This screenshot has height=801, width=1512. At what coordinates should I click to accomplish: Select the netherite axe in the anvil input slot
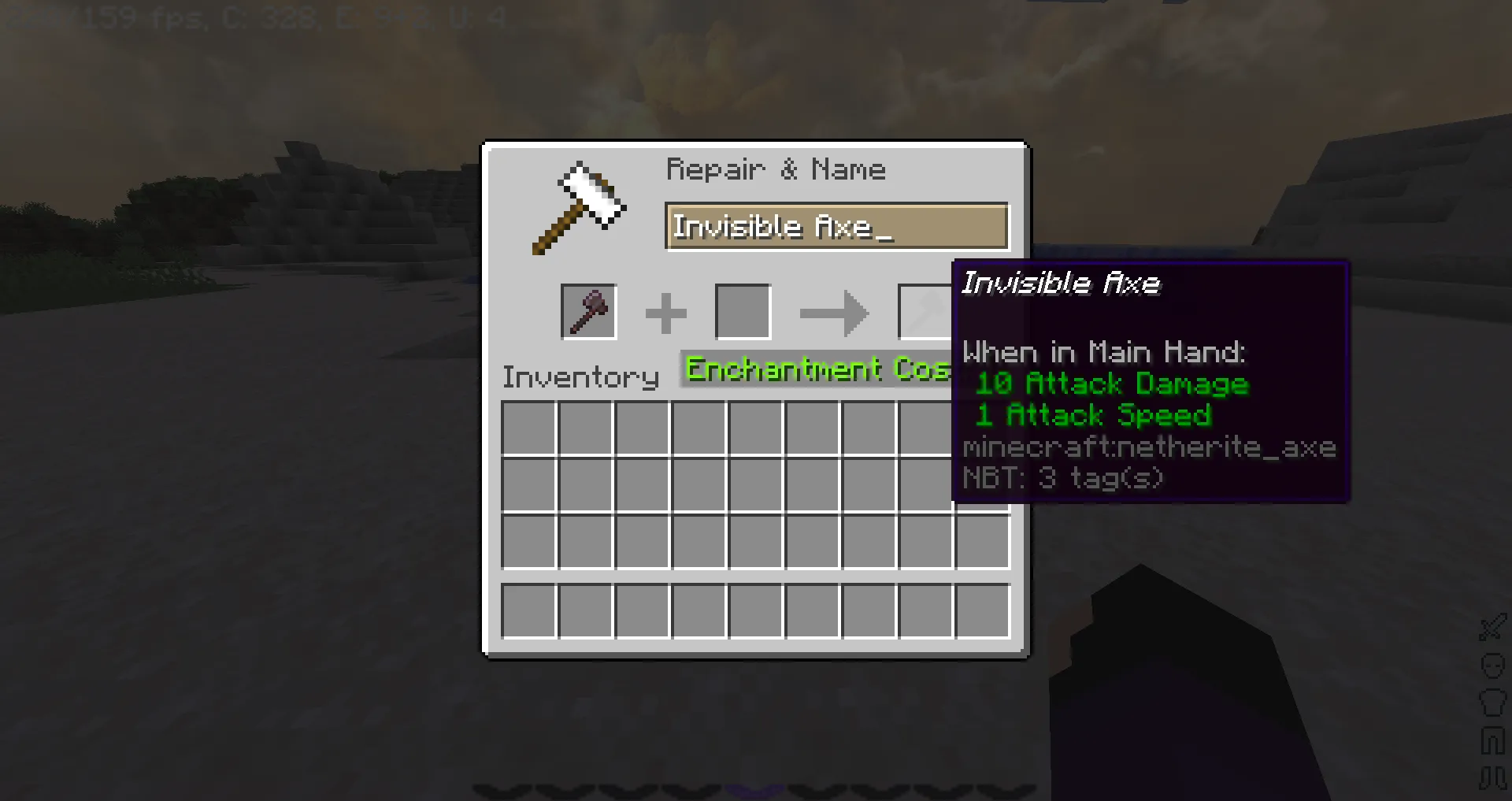coord(588,310)
